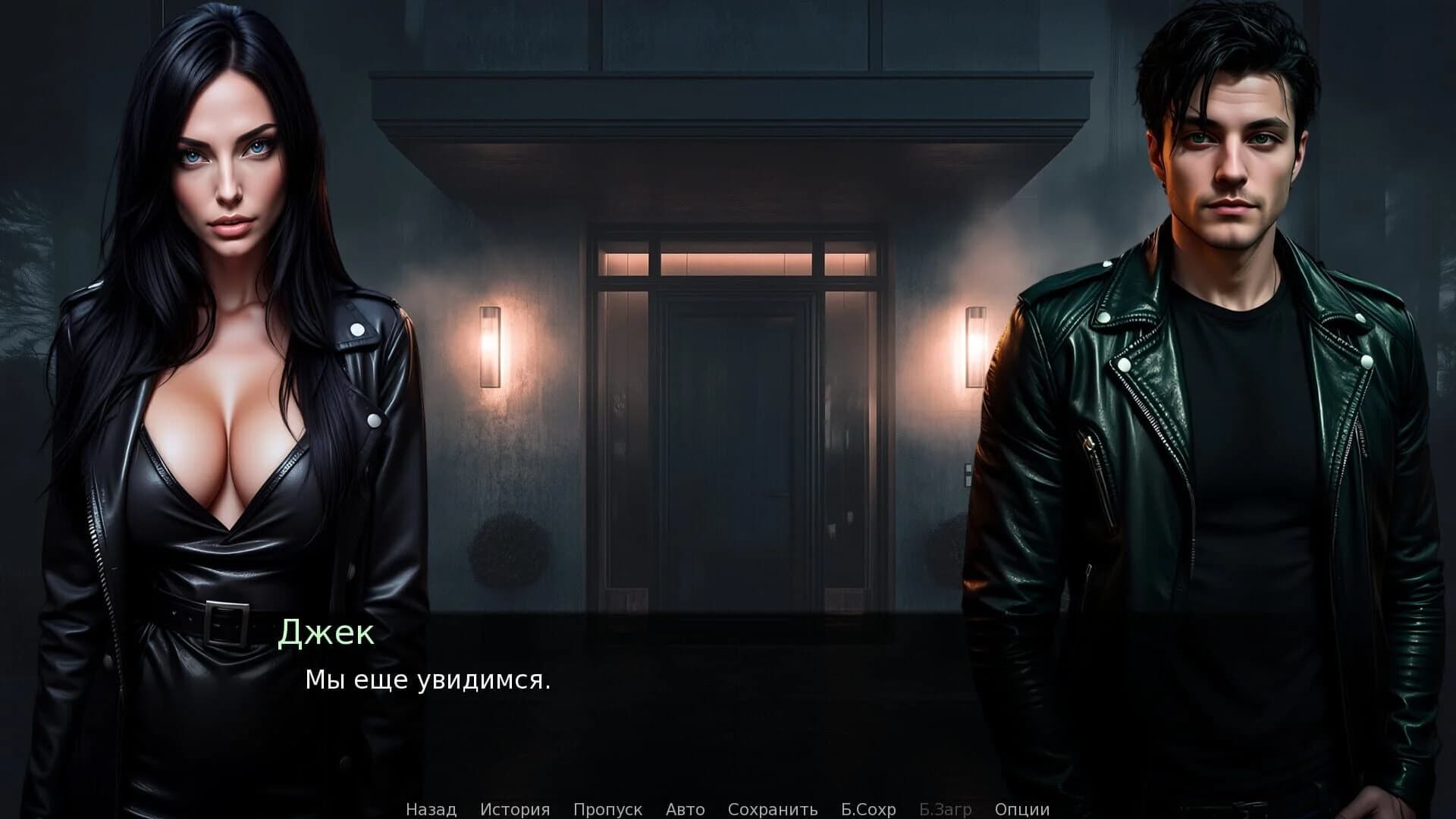Click the quick menu bar at screen bottom
This screenshot has width=1456, height=819.
click(x=728, y=809)
